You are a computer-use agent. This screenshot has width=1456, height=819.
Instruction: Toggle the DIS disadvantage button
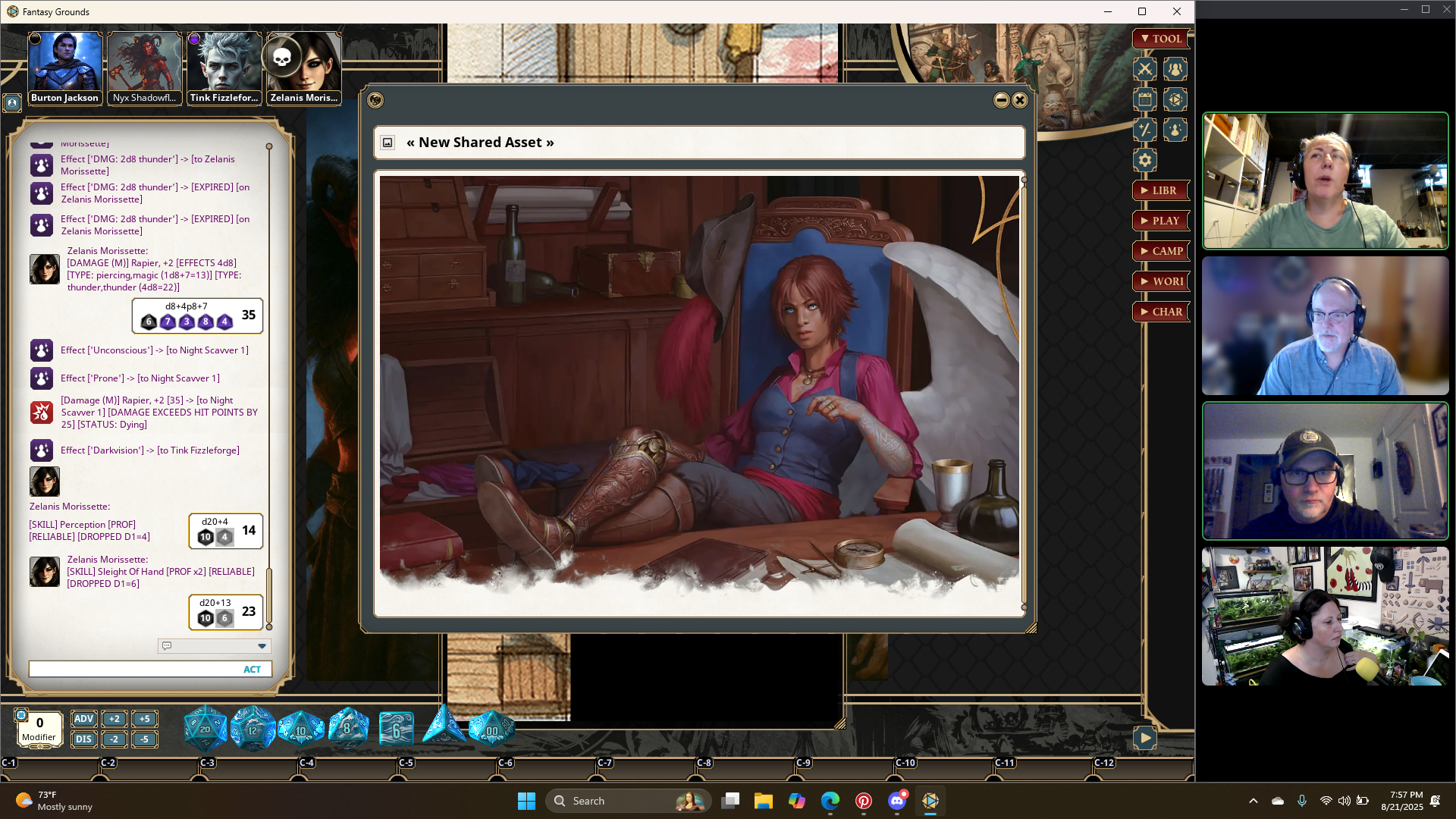(83, 739)
